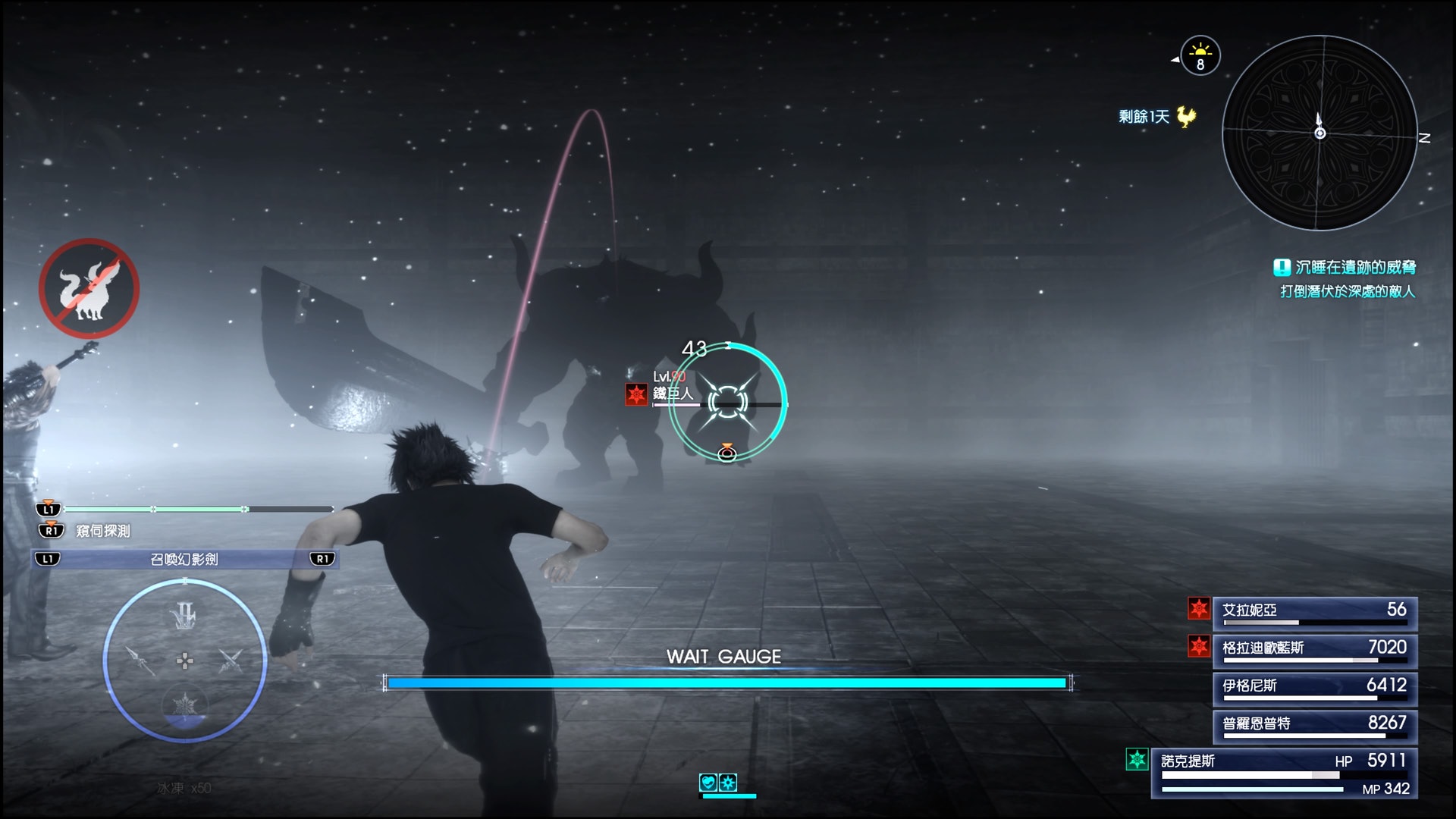Select the 召喚幻影劍 armiger bar
The image size is (1456, 819).
(184, 559)
